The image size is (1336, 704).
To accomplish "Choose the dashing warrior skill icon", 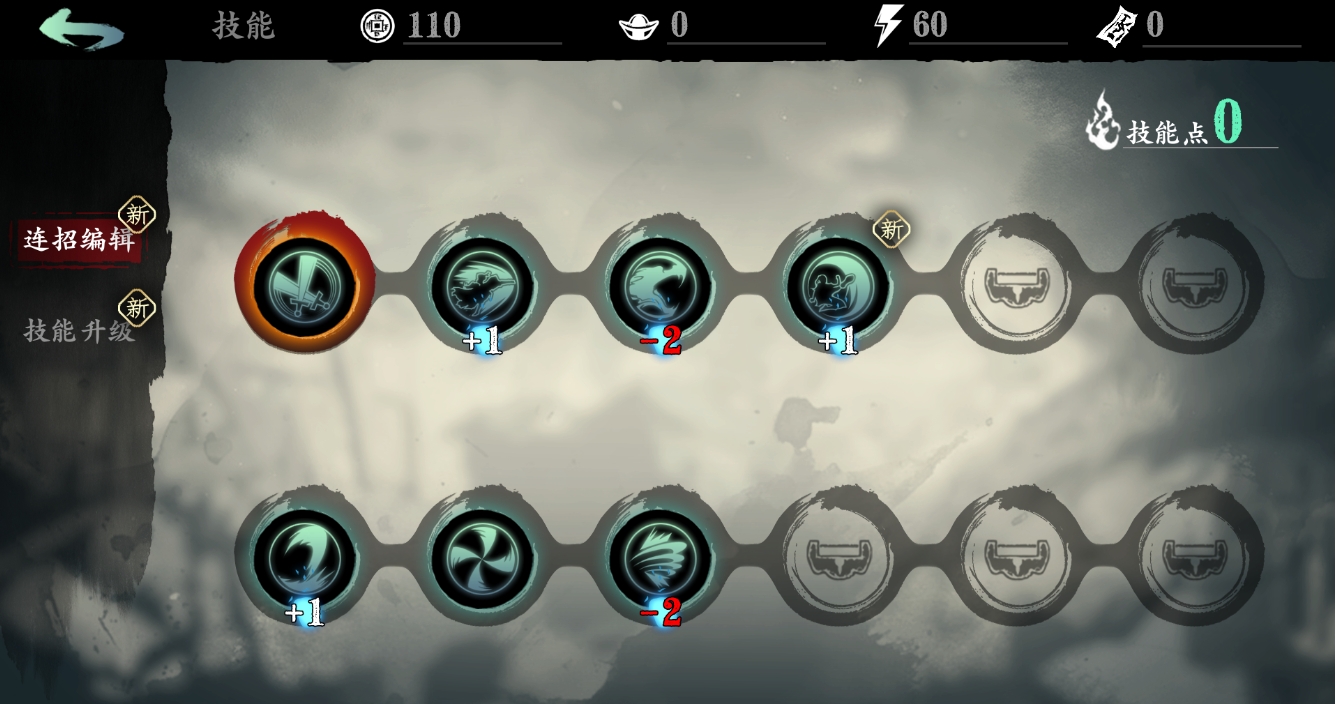I will click(x=482, y=285).
